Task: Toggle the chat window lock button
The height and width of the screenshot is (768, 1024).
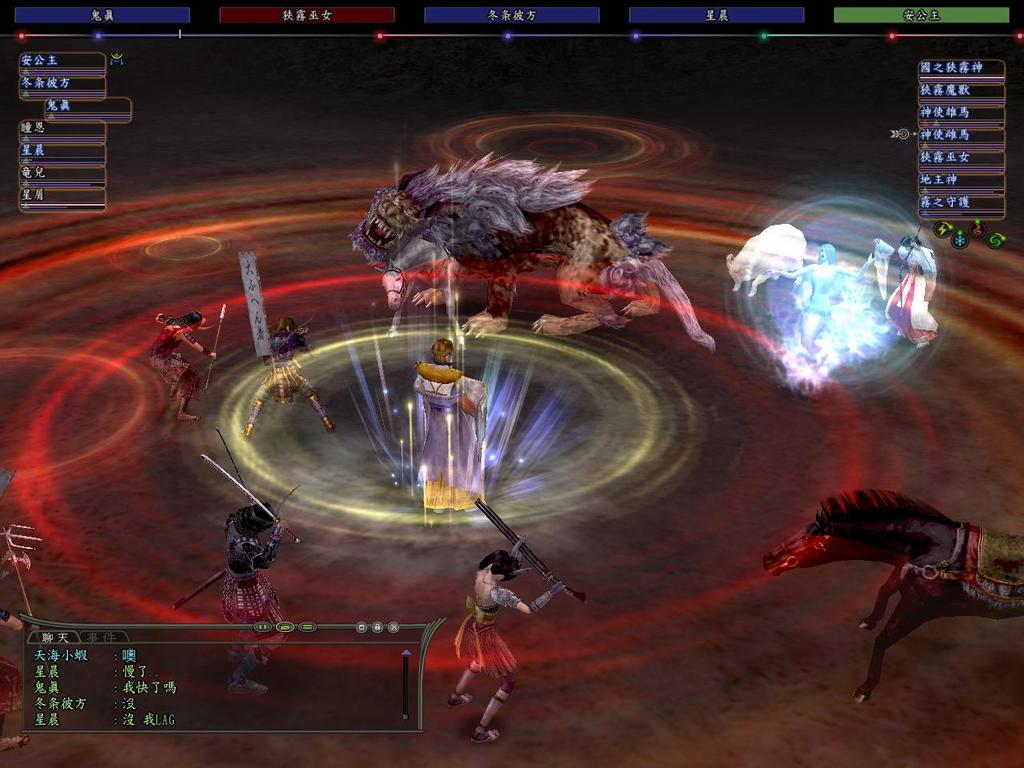Action: coord(378,627)
